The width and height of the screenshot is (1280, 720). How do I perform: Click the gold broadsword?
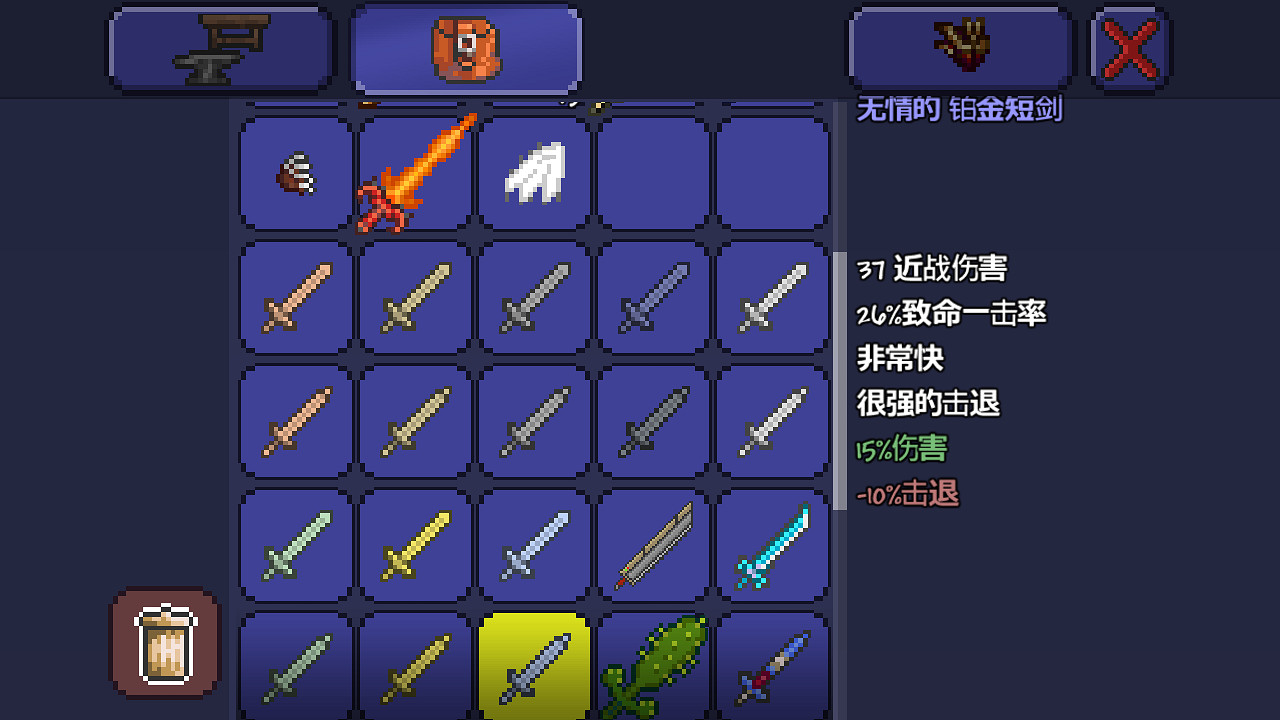(415, 546)
